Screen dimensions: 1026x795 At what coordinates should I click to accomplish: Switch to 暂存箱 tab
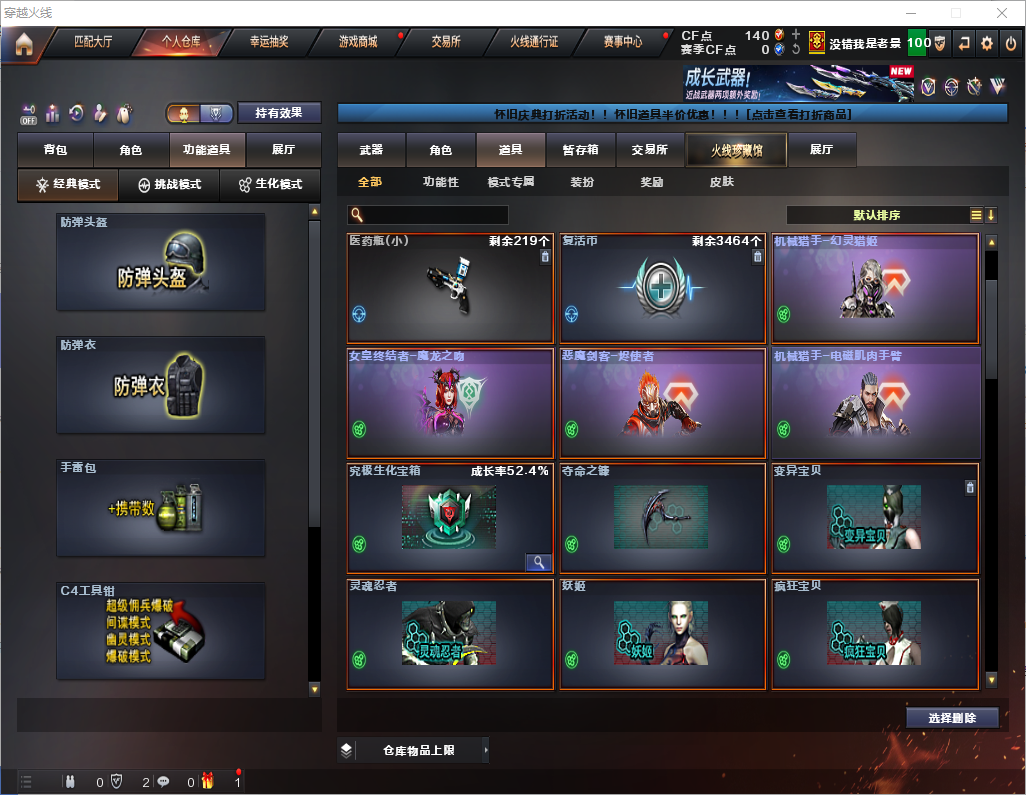point(580,150)
